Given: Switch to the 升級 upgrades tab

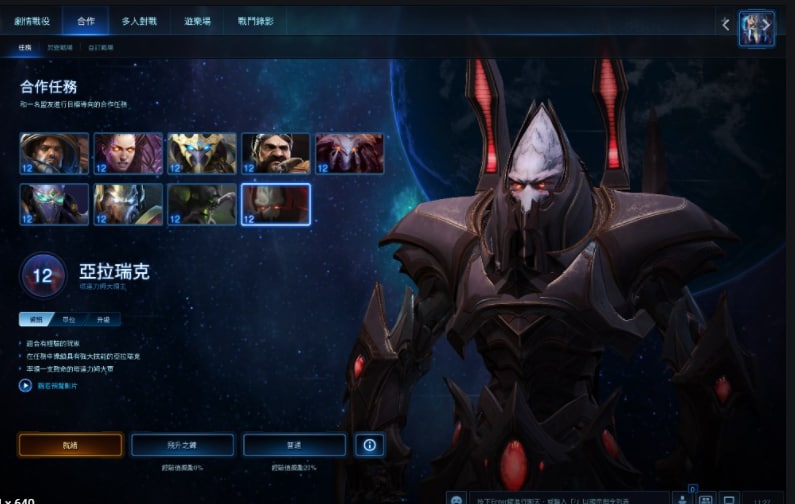Looking at the screenshot, I should (x=103, y=320).
